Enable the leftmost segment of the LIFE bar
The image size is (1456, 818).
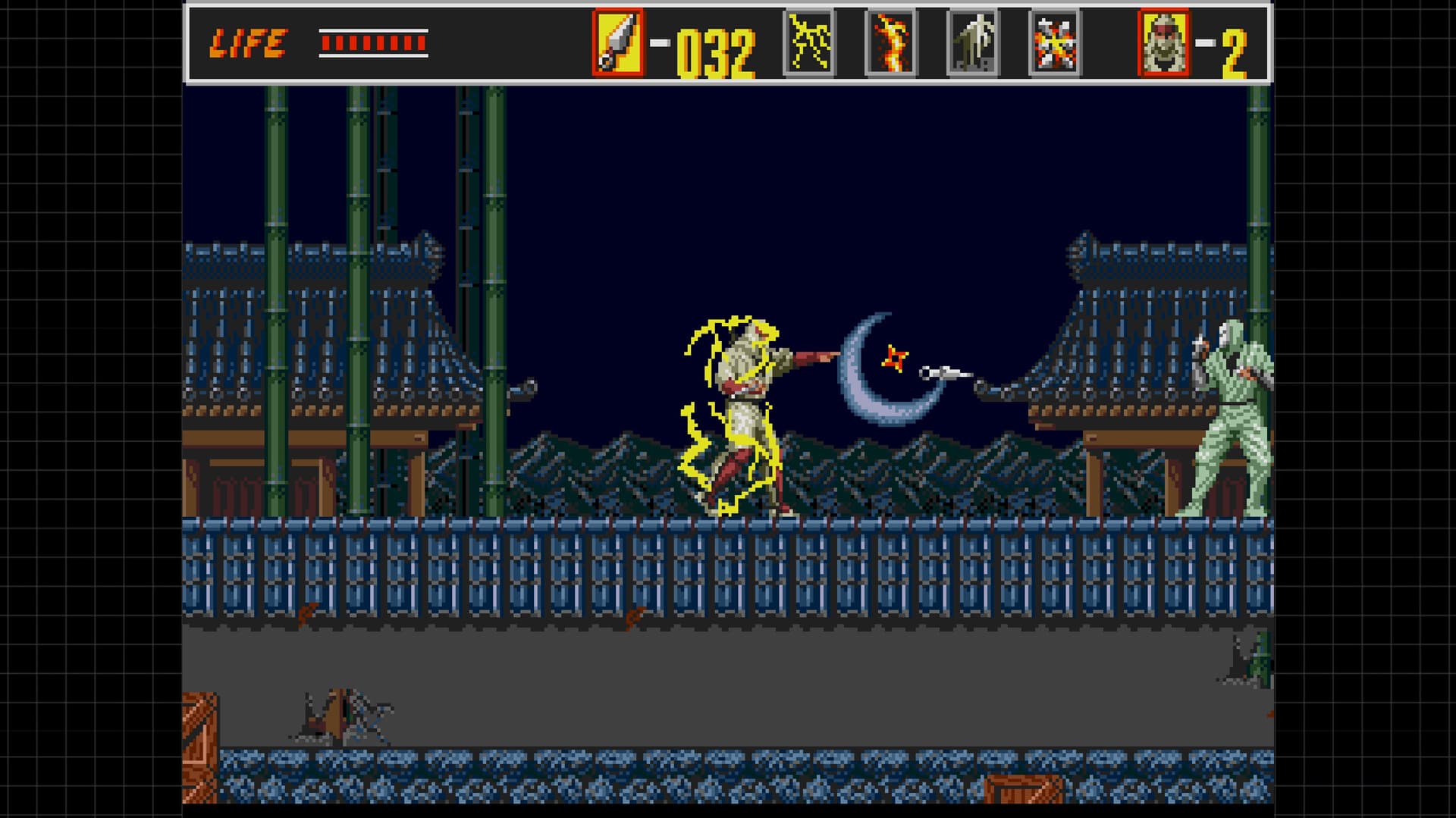(325, 43)
